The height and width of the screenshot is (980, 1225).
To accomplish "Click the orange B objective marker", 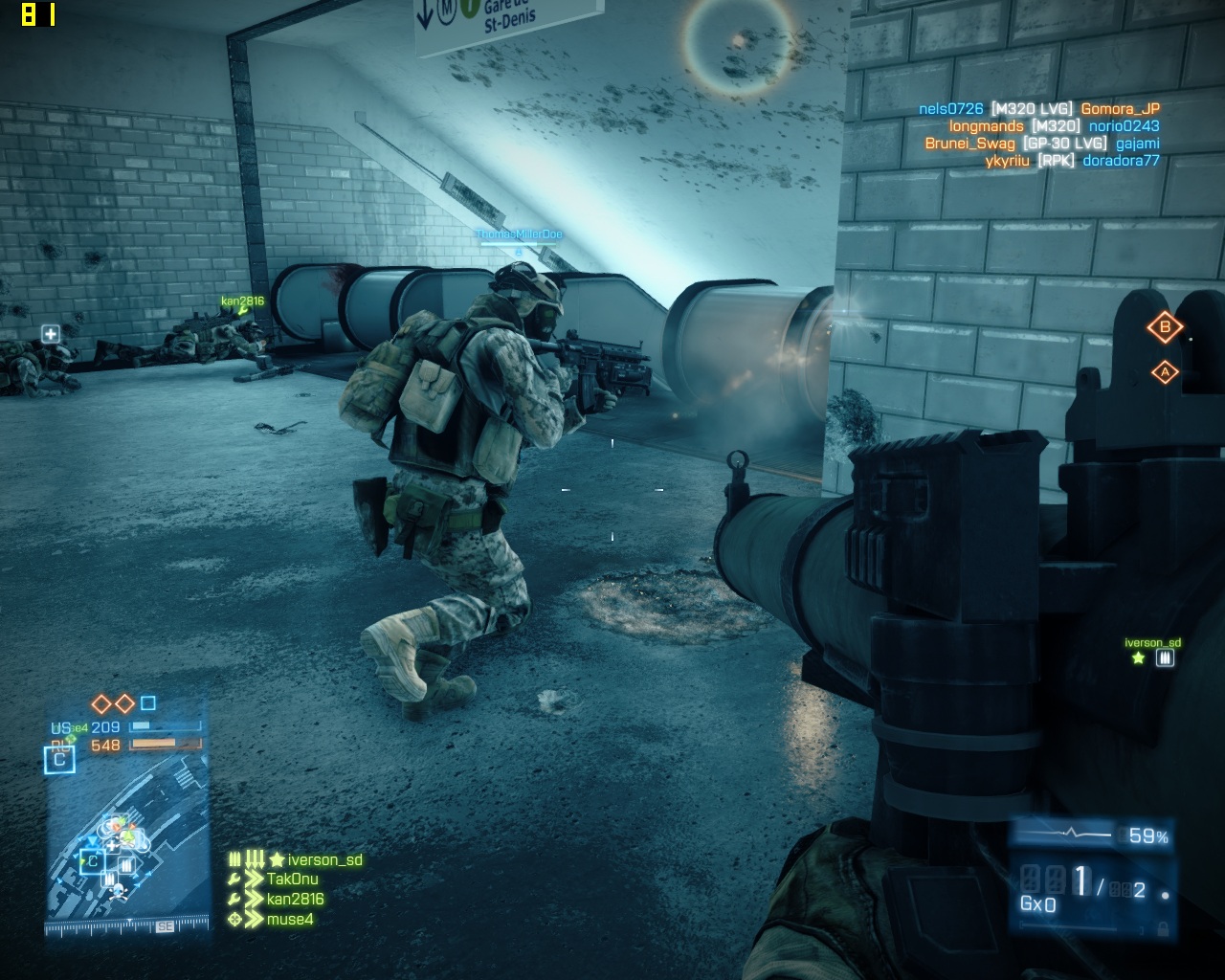I will [1165, 327].
